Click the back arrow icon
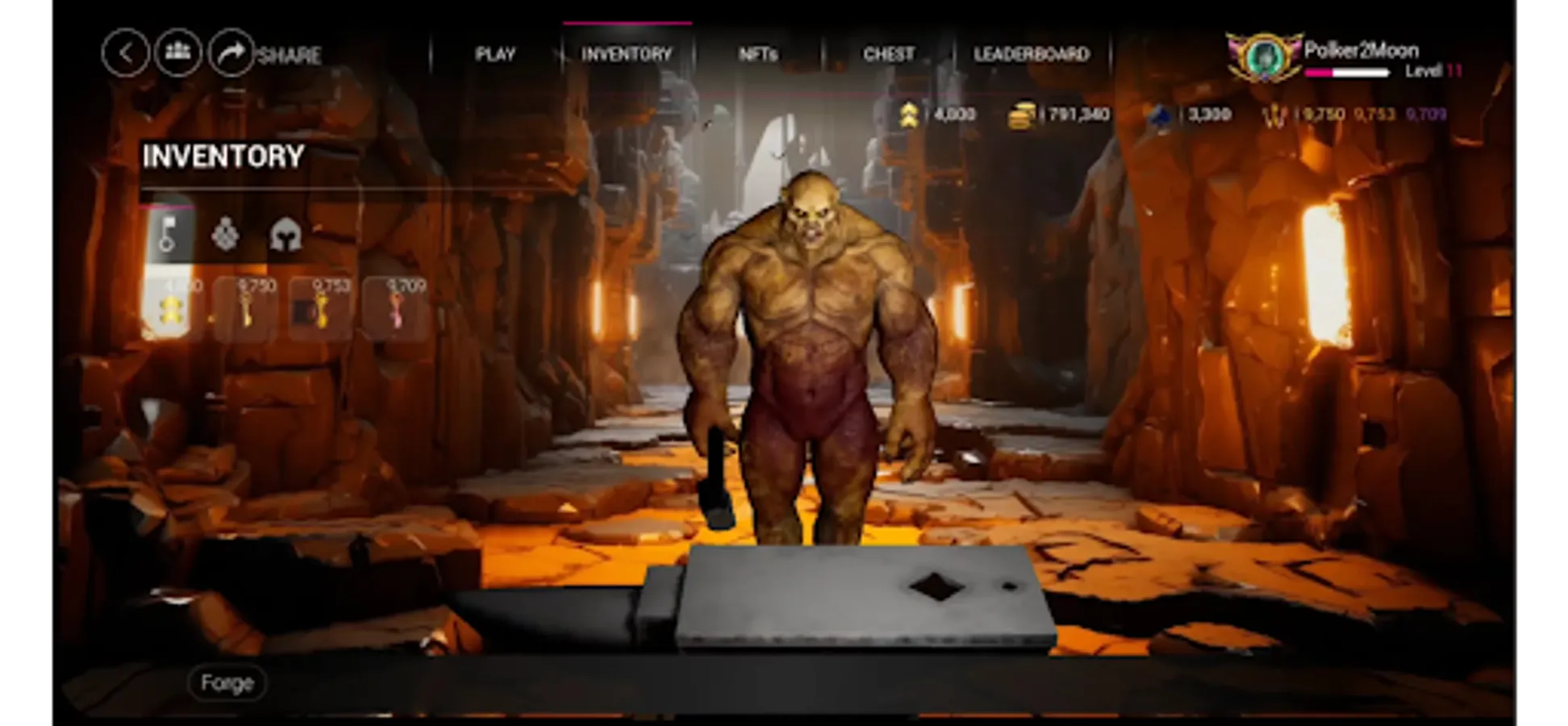Viewport: 1568px width, 726px height. click(x=126, y=53)
